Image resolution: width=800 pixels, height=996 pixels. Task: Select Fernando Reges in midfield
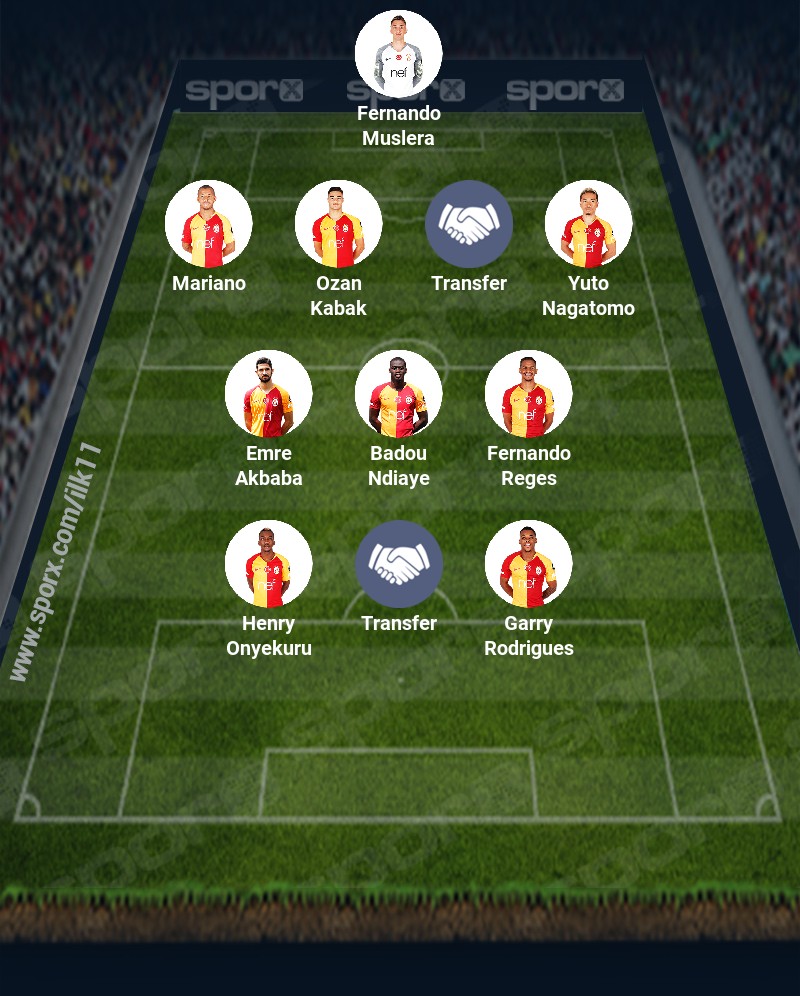coord(528,394)
